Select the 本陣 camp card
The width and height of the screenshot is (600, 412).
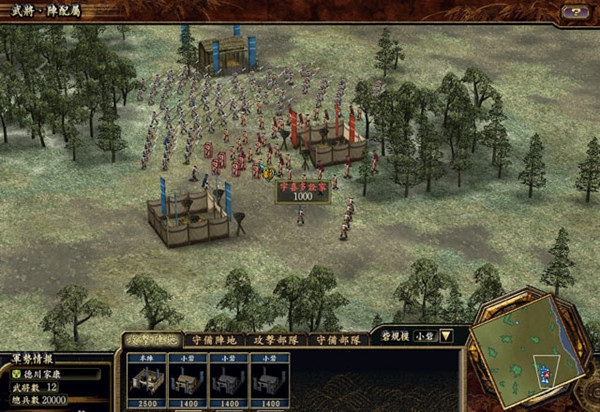point(146,379)
